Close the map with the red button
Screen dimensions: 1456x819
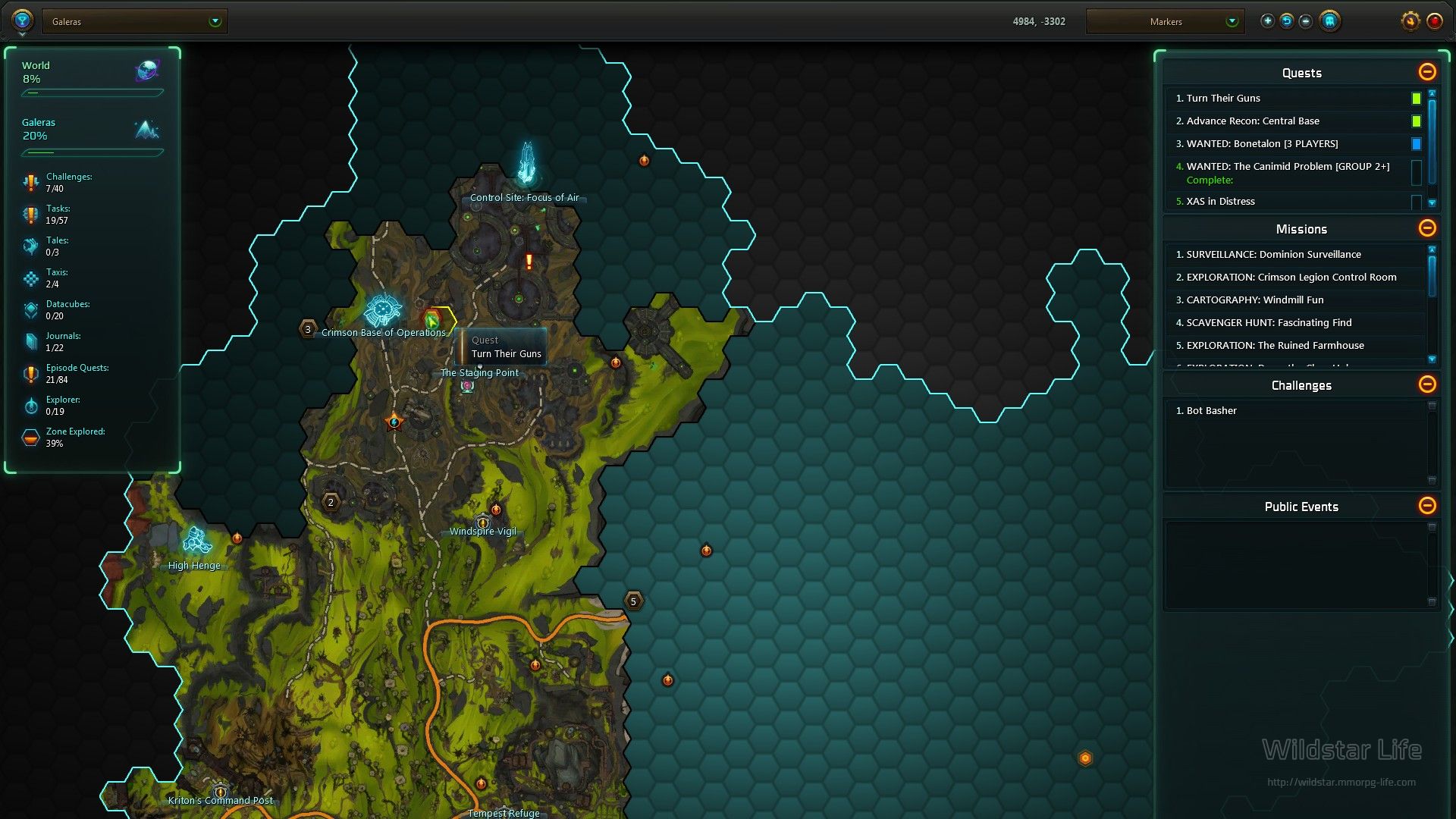(x=1434, y=21)
